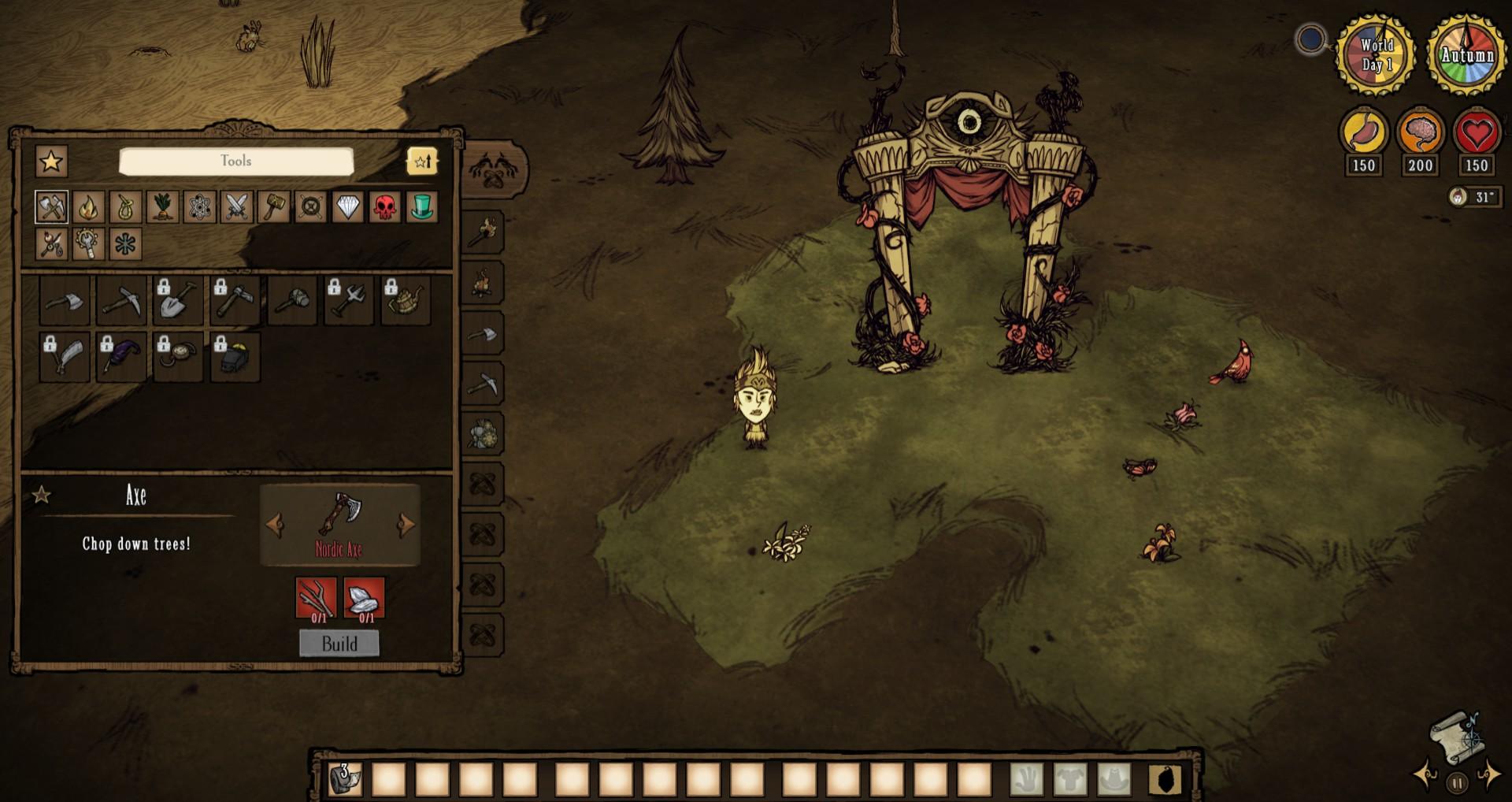Show the previous axe skin
The image size is (1512, 802).
pos(274,525)
